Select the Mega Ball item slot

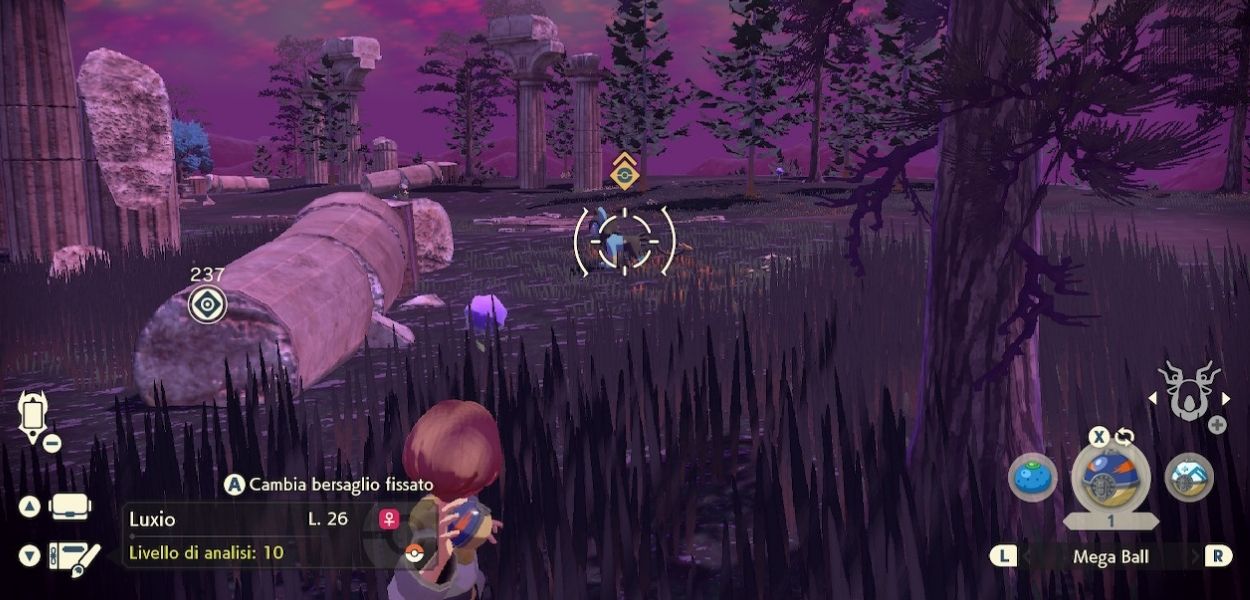click(1110, 478)
